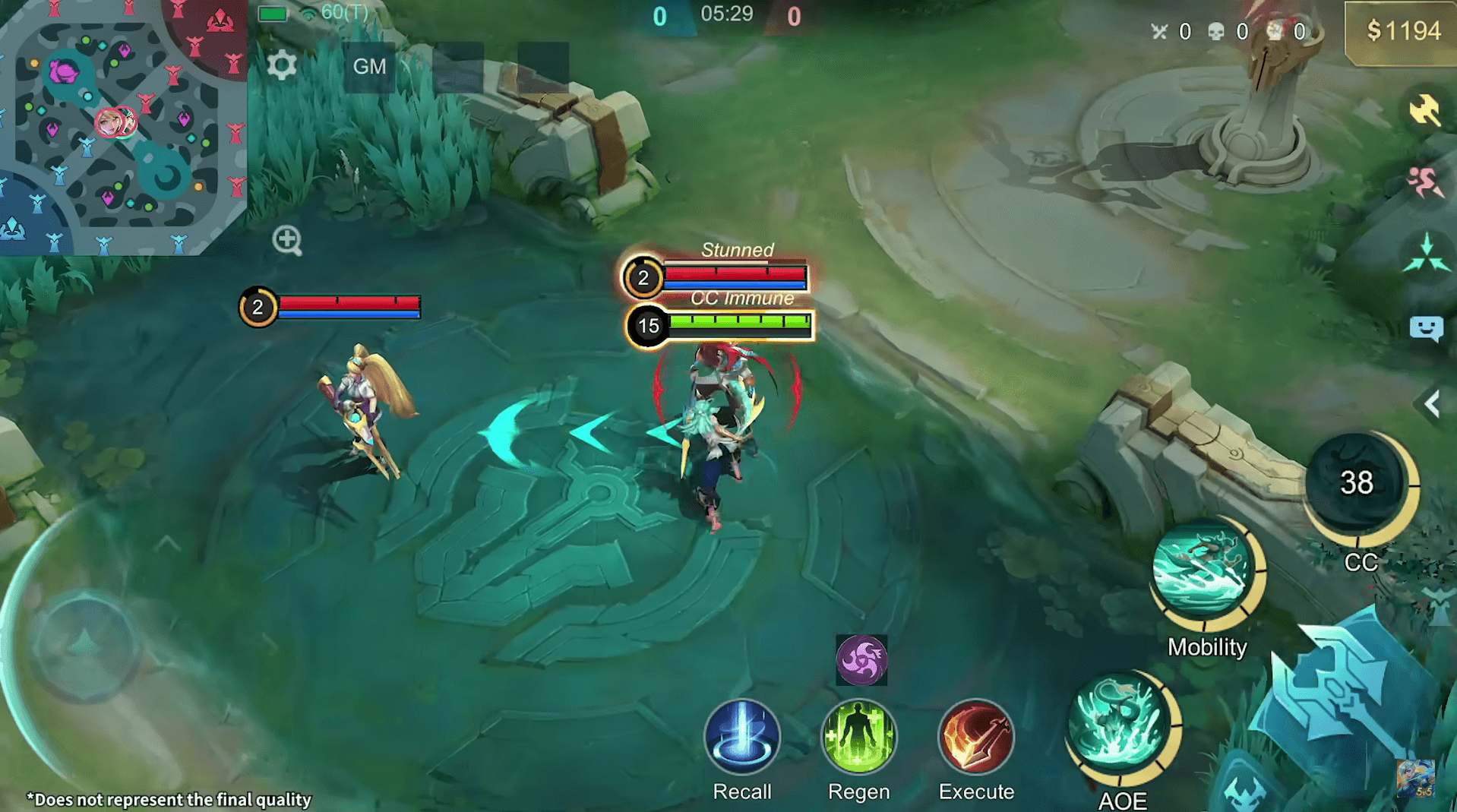Open the minimap
The height and width of the screenshot is (812, 1457).
122,125
